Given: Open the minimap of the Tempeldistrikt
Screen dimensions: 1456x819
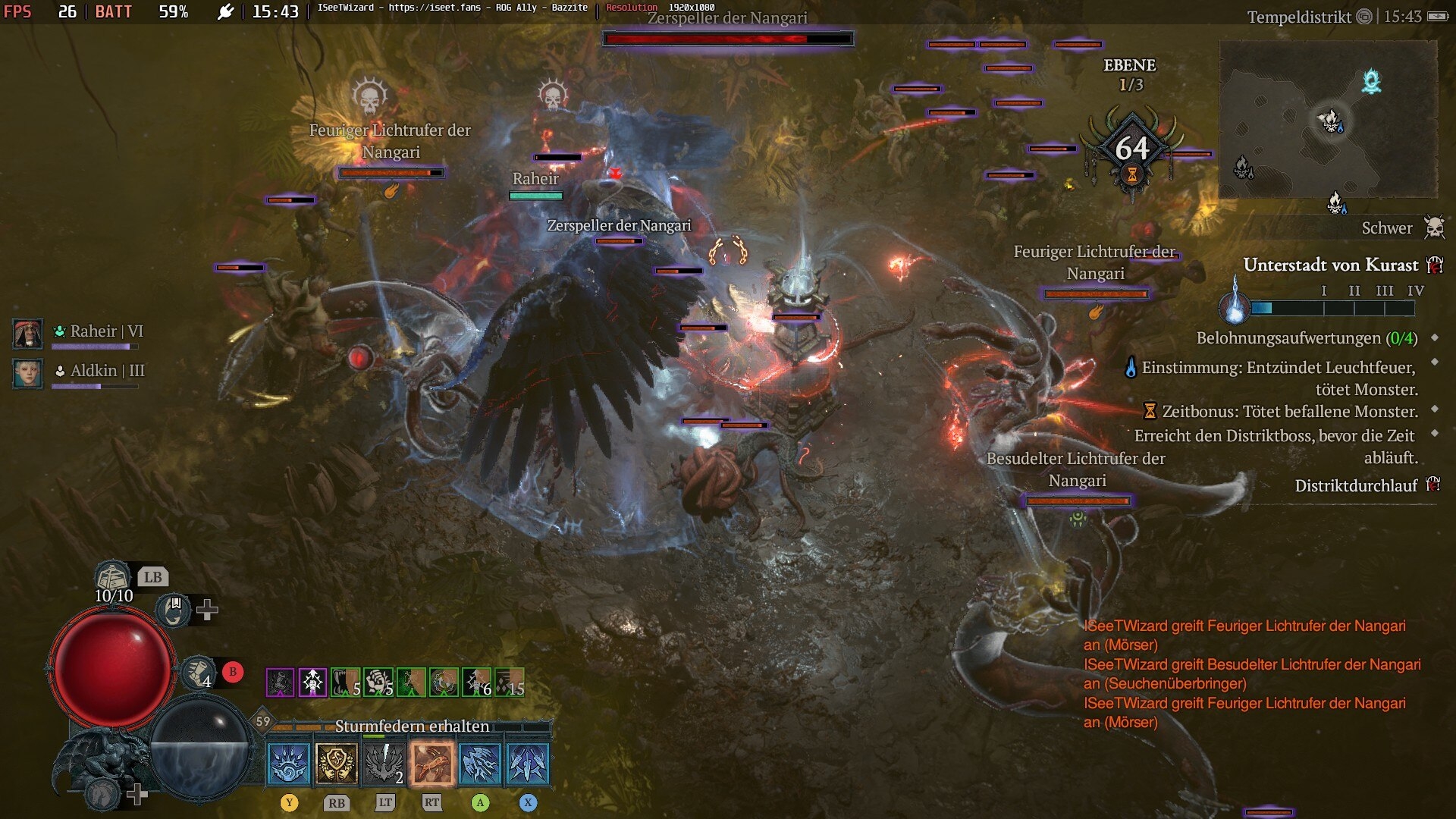Looking at the screenshot, I should click(1327, 120).
